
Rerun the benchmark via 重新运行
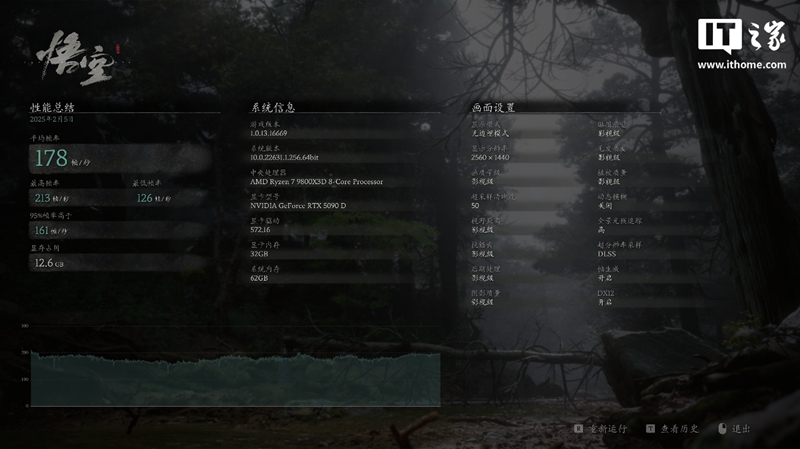coord(601,428)
